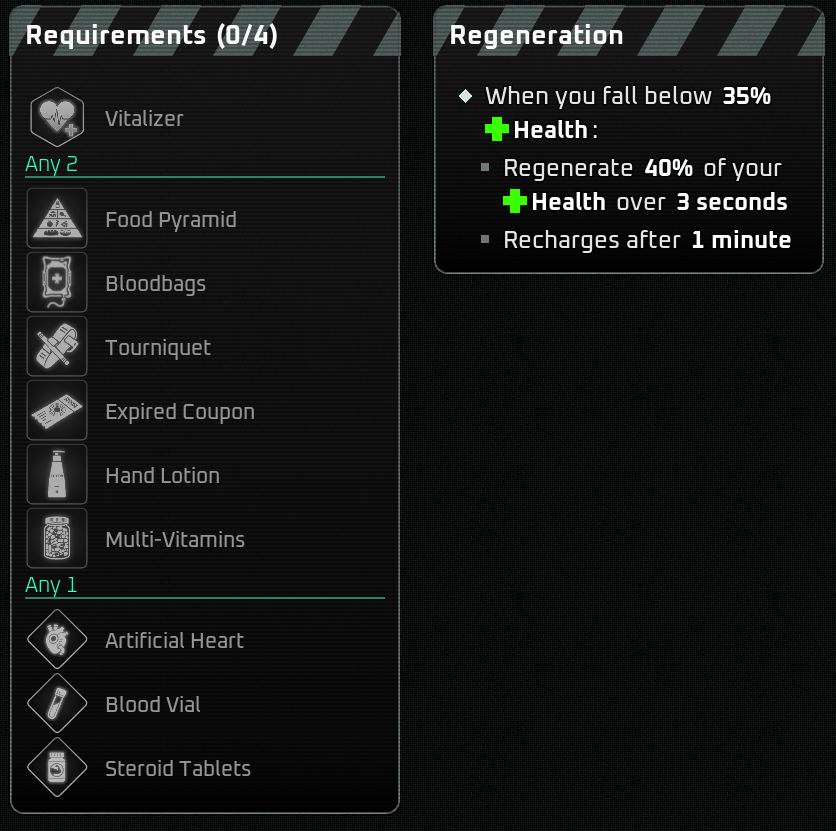Select the Tourniquet item icon

(x=57, y=347)
